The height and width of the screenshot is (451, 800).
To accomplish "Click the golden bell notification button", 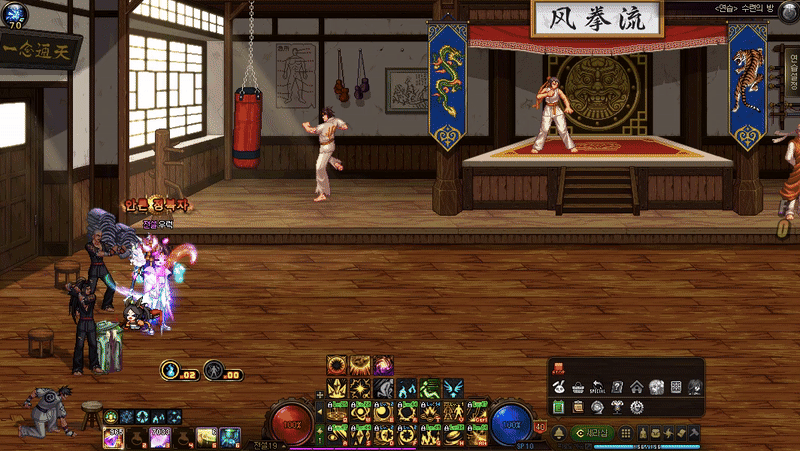I will coord(557,432).
